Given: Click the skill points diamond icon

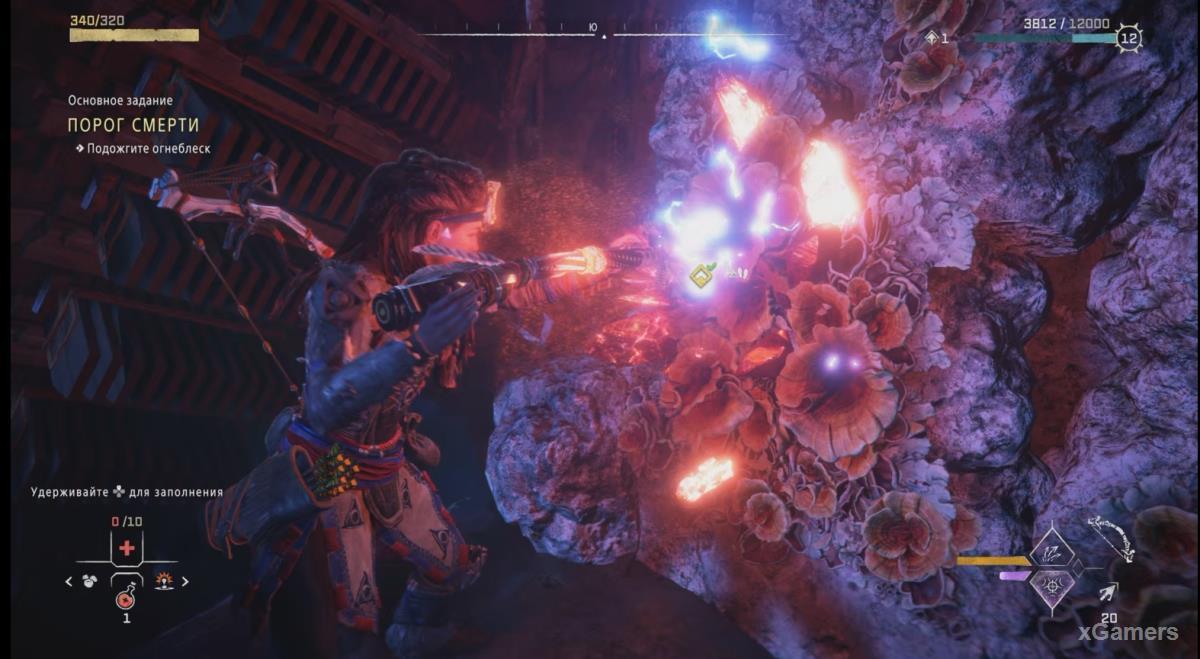Looking at the screenshot, I should [x=934, y=38].
